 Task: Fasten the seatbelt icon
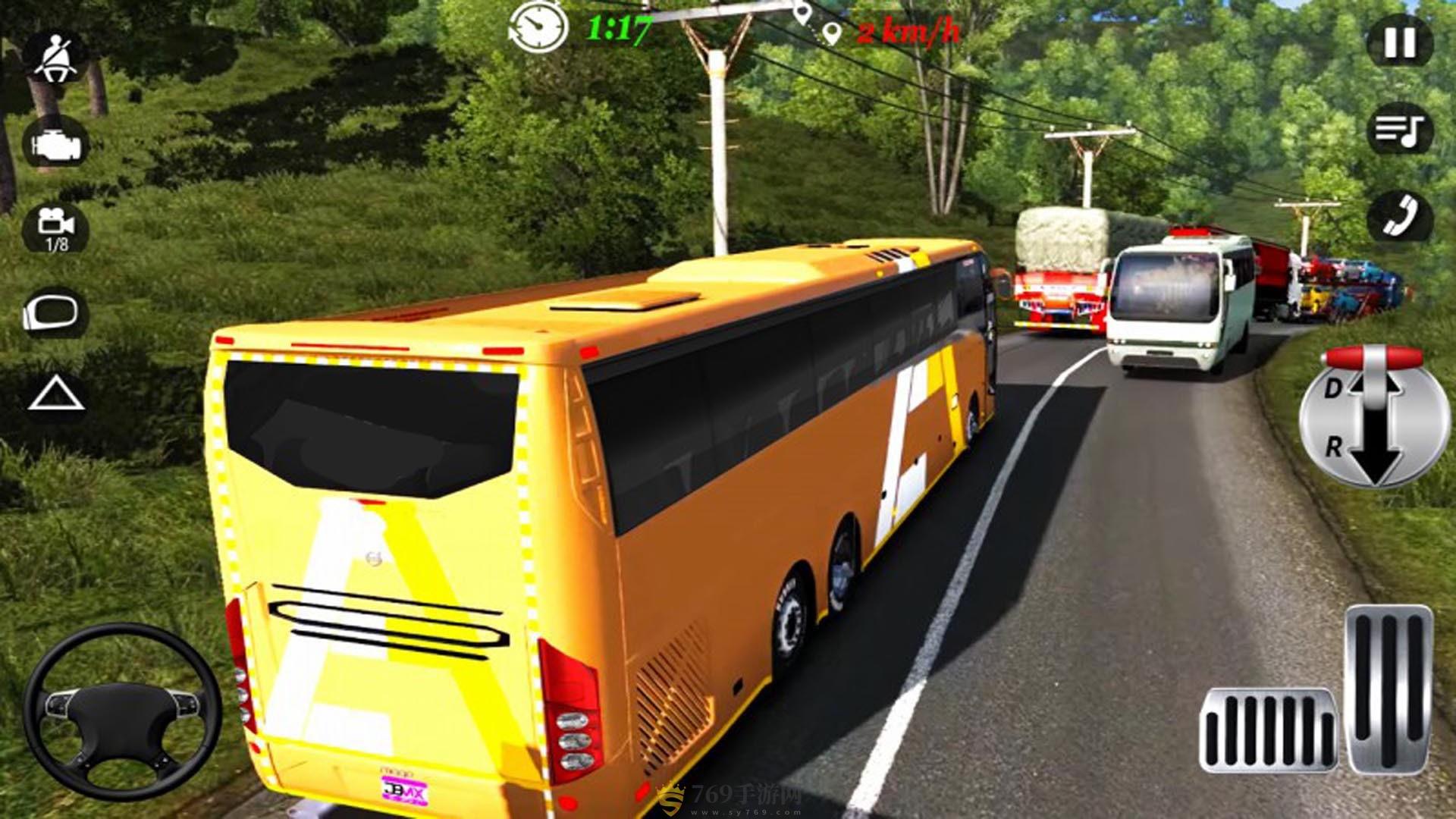(x=55, y=57)
